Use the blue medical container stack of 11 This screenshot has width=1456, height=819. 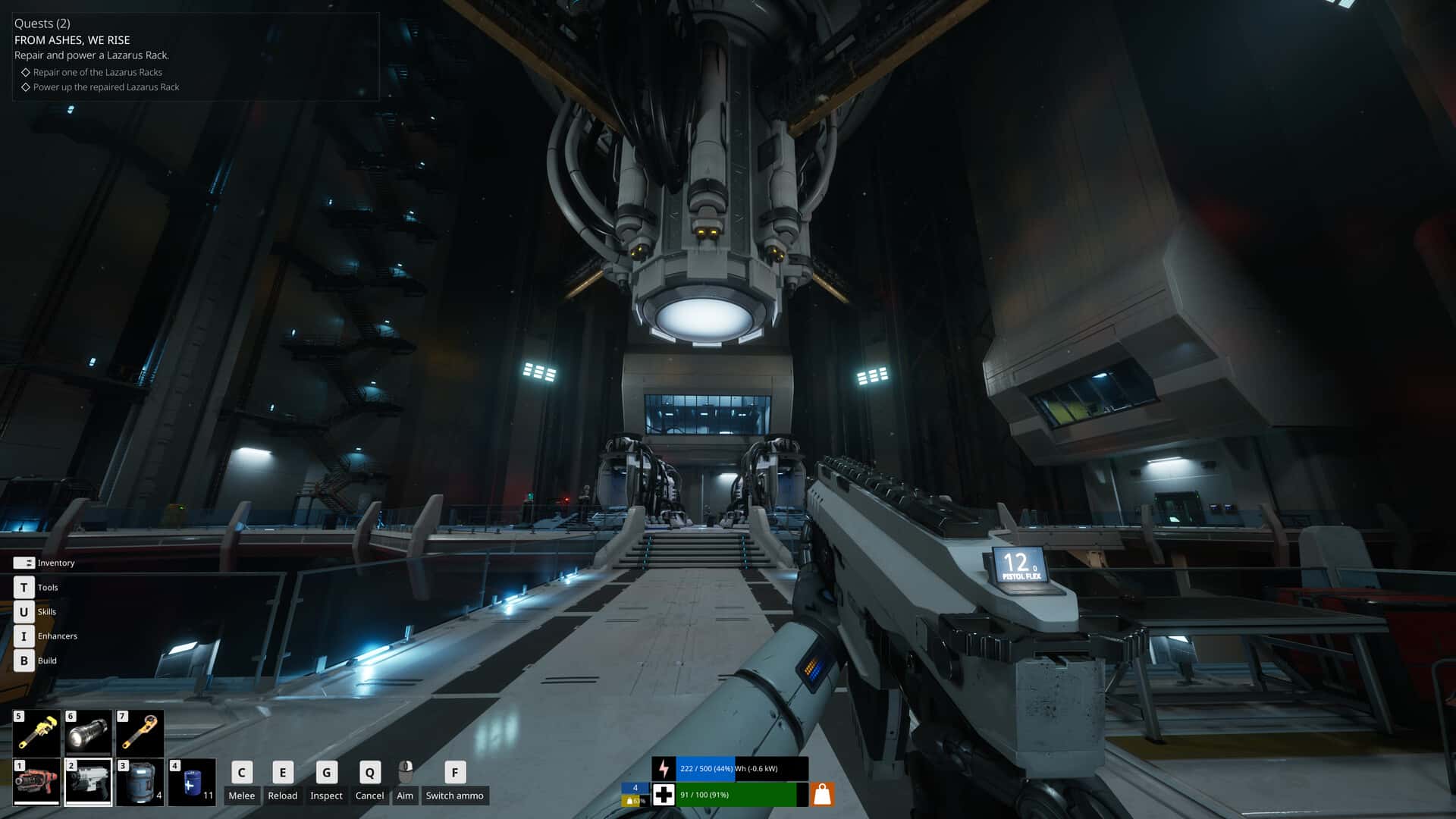pyautogui.click(x=191, y=781)
